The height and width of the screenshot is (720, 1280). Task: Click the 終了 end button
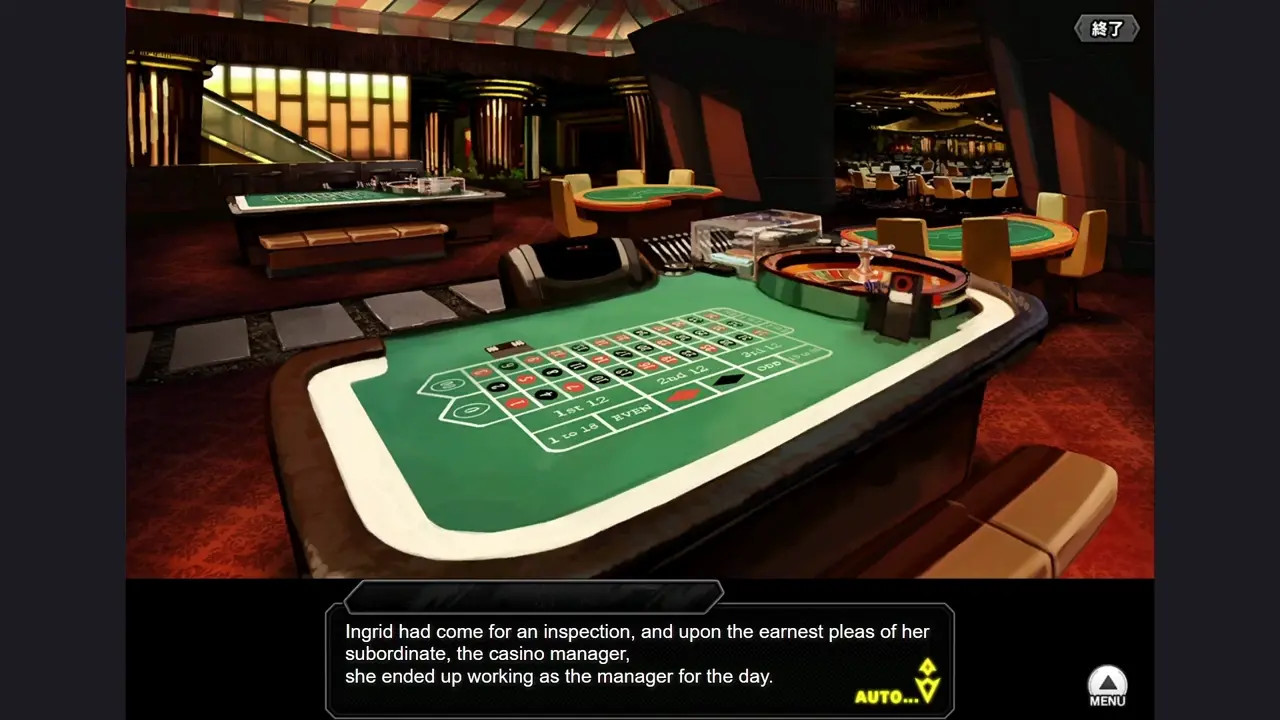tap(1106, 29)
